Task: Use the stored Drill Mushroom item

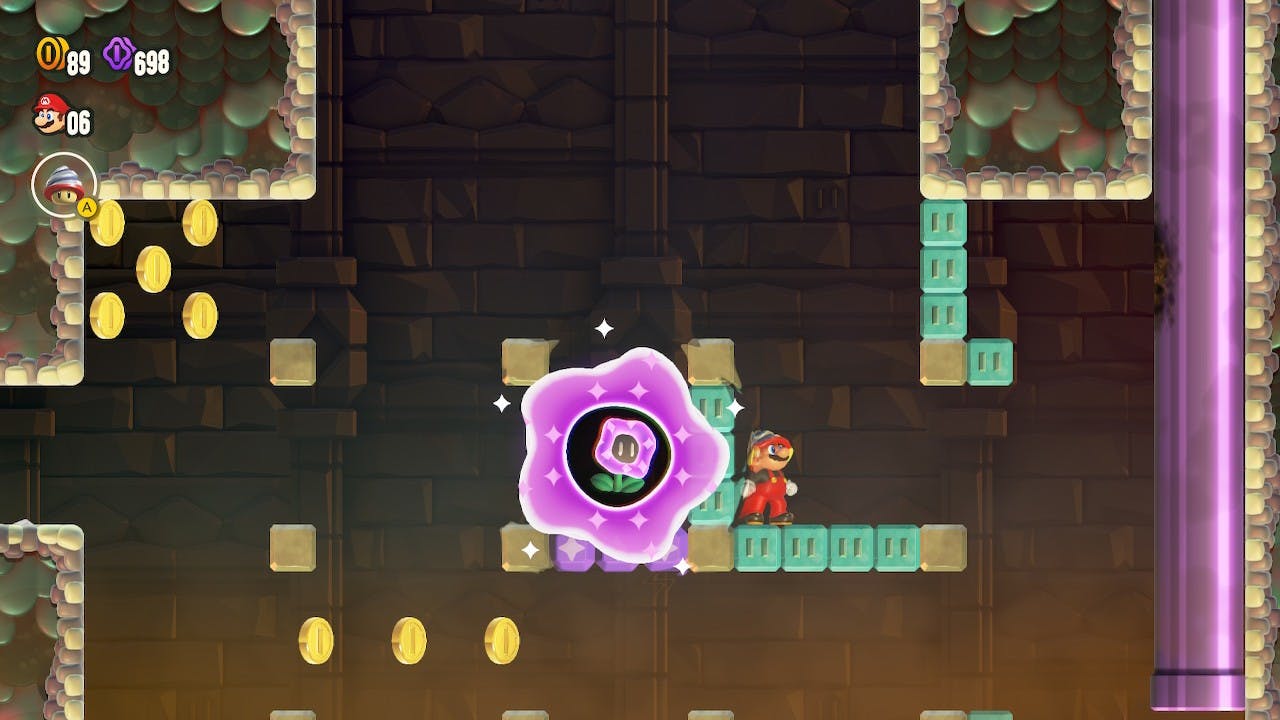Action: [64, 184]
